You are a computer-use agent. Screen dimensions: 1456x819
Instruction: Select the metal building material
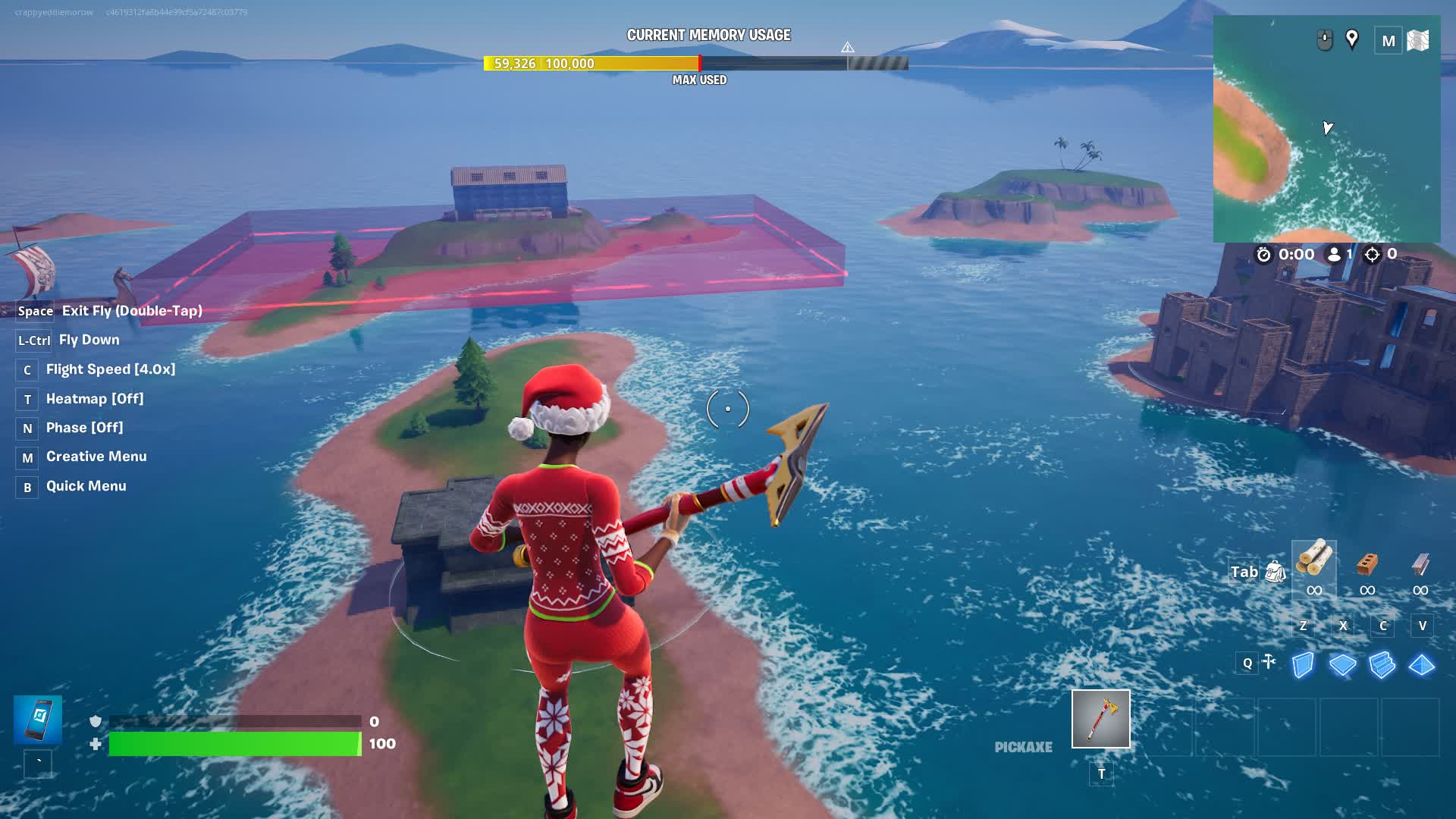pos(1420,563)
